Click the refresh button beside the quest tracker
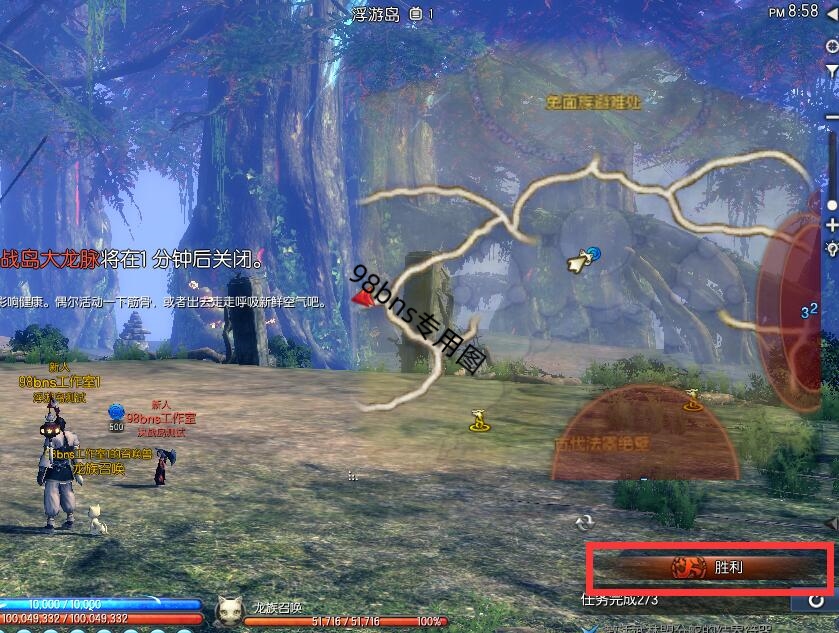Viewport: 839px width, 633px height. (816, 600)
